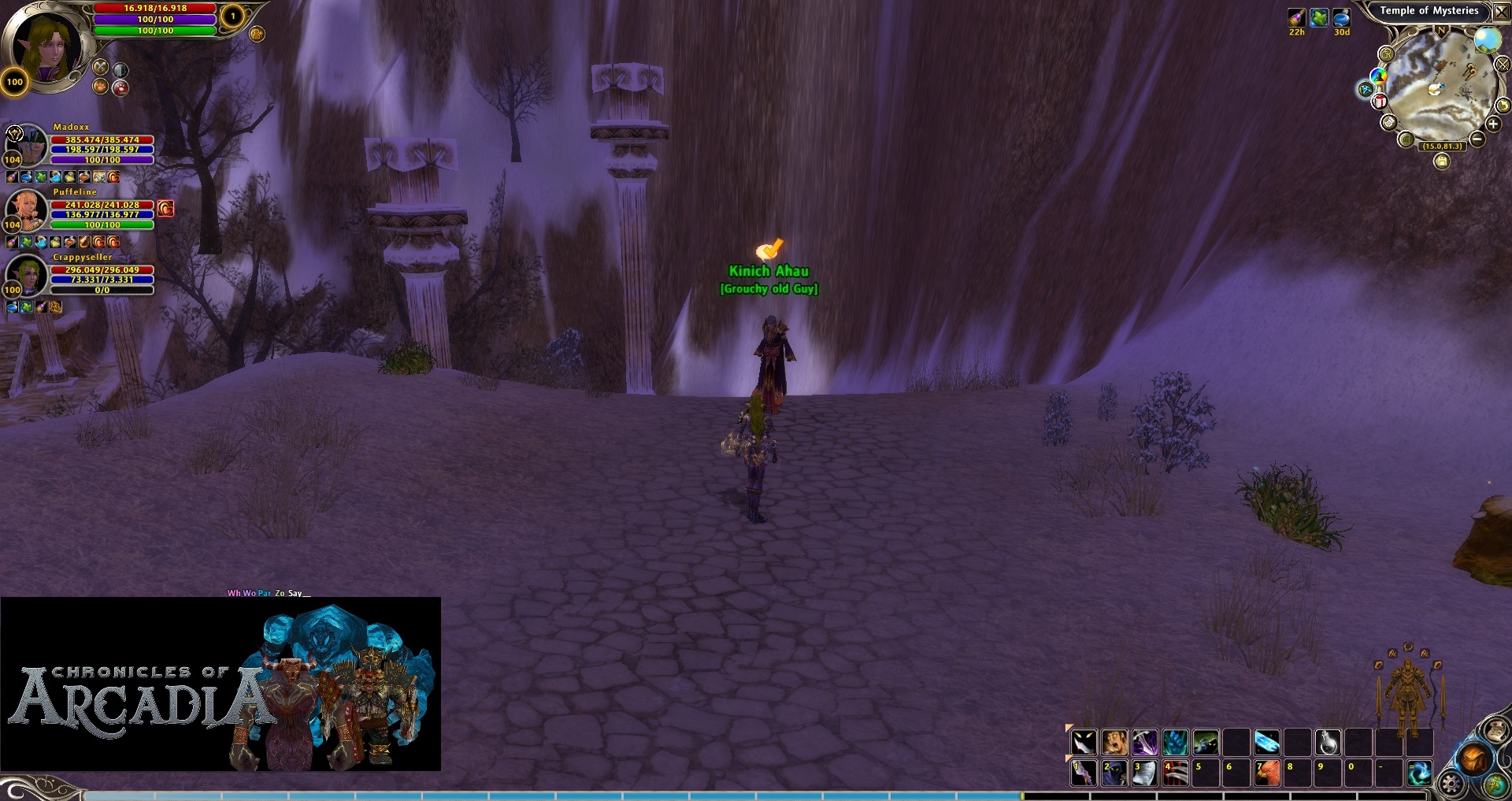The height and width of the screenshot is (801, 1512).
Task: Select party member Madoxx's portrait
Action: pos(27,144)
